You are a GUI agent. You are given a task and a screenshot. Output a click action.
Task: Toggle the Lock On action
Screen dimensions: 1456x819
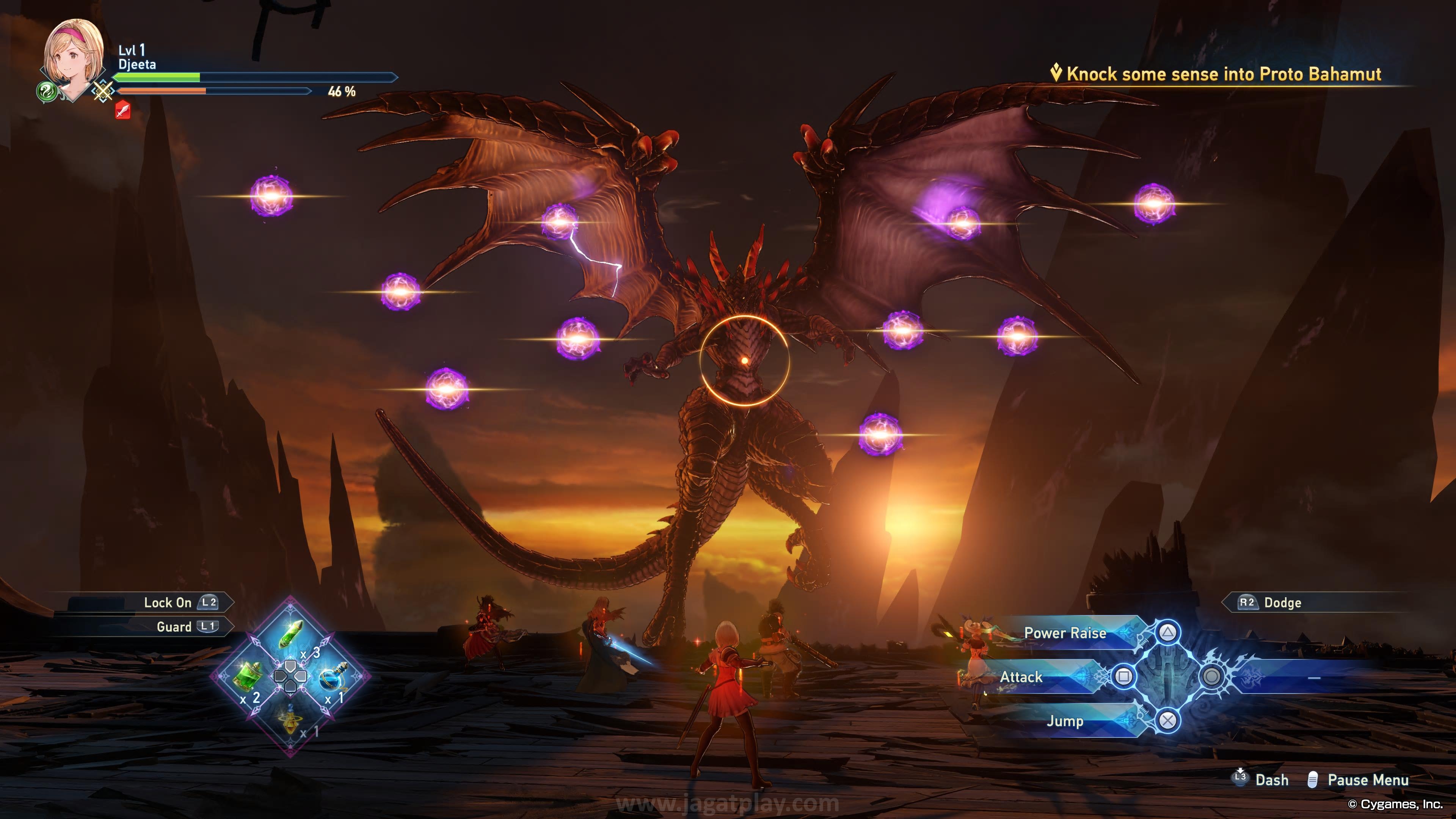pos(168,602)
